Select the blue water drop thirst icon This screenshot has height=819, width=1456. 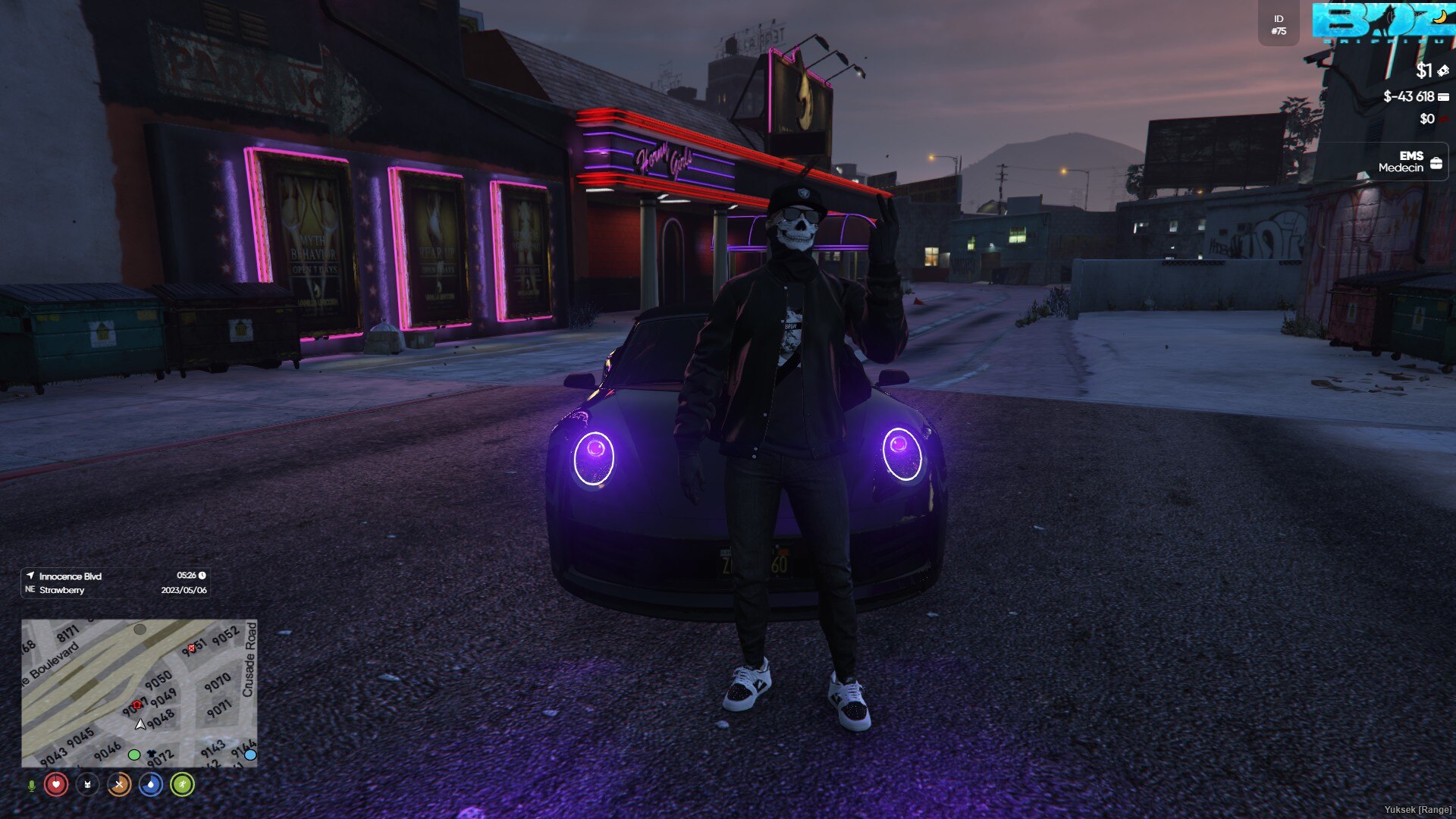click(151, 784)
